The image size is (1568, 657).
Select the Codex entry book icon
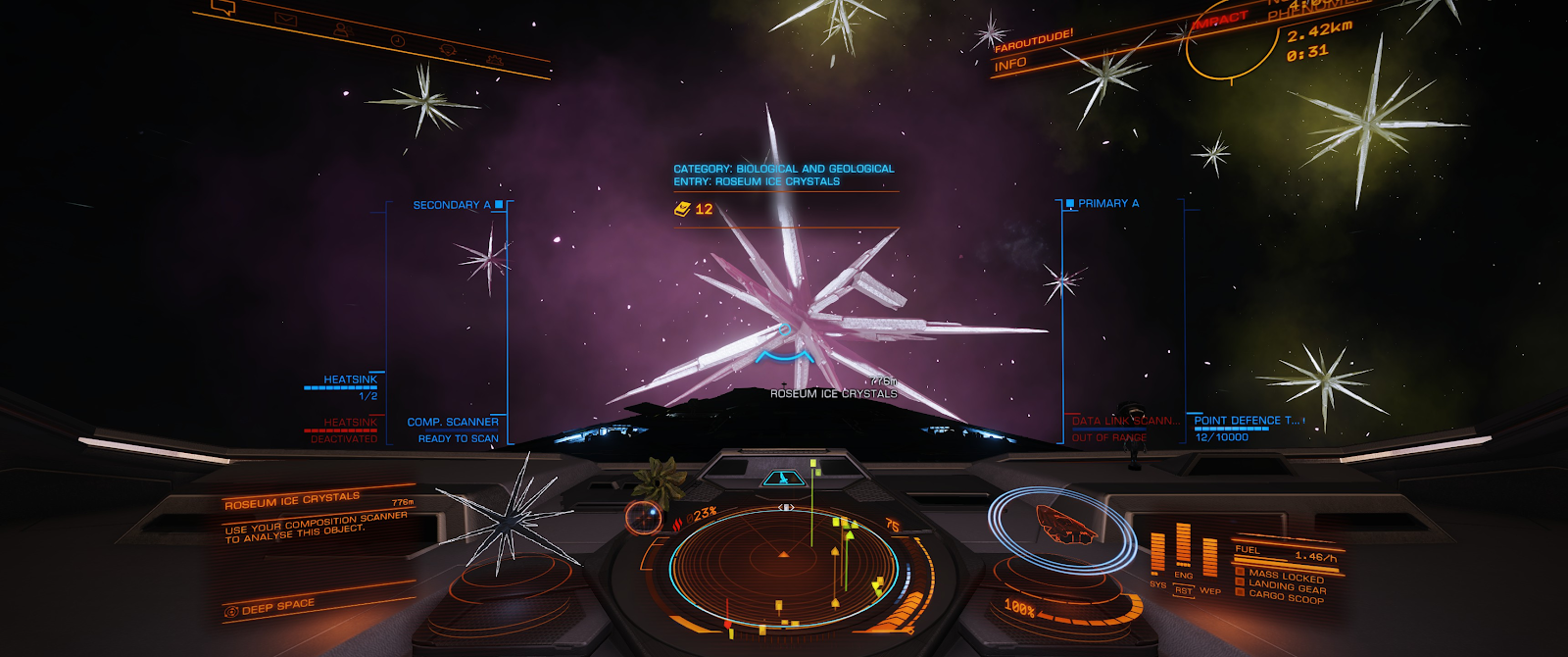coord(683,209)
